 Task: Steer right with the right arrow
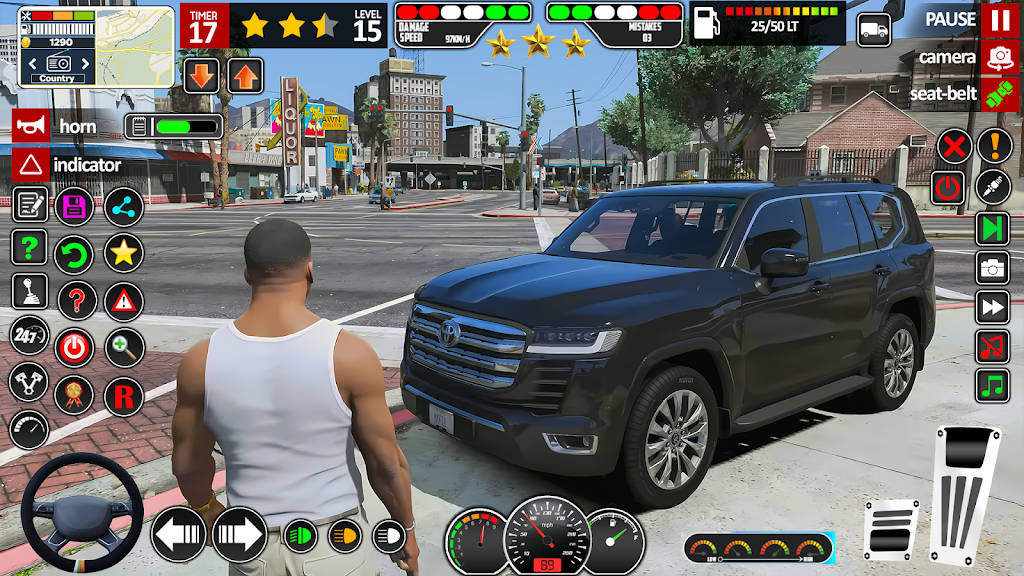coord(239,535)
